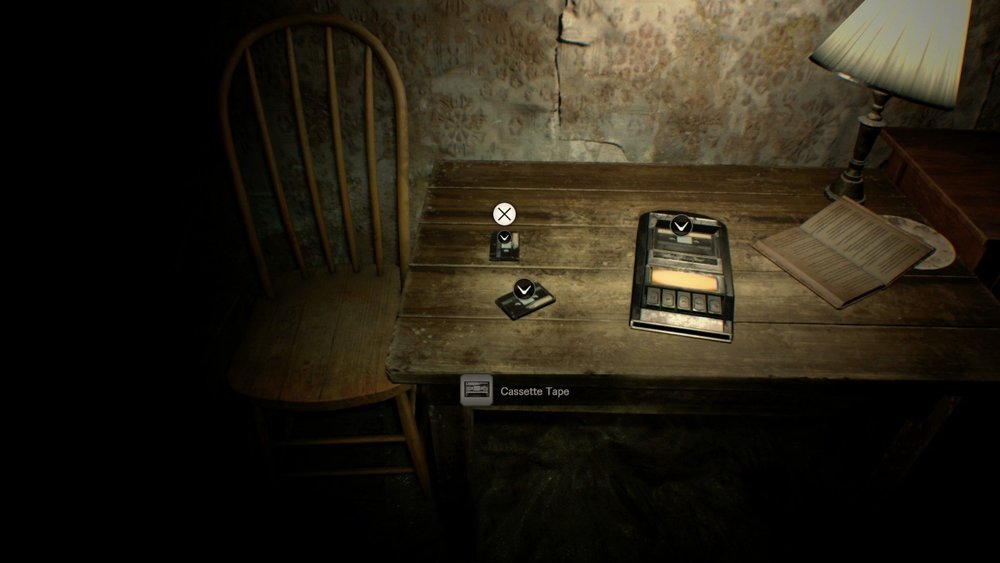Select the interaction marker on the tape recorder
1000x563 pixels.
(x=680, y=226)
